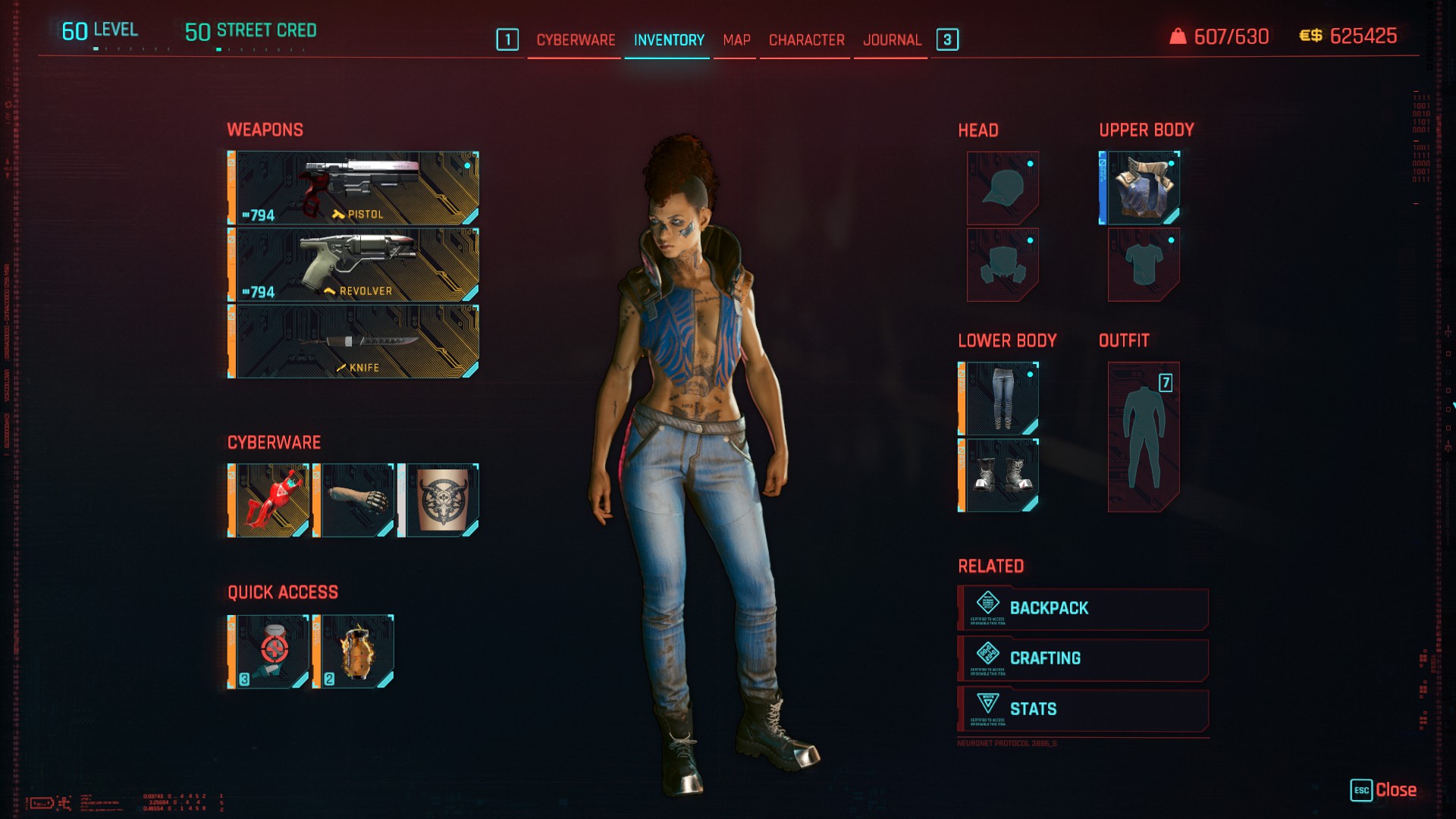This screenshot has height=819, width=1456.
Task: Open the Journal tab
Action: (x=892, y=40)
